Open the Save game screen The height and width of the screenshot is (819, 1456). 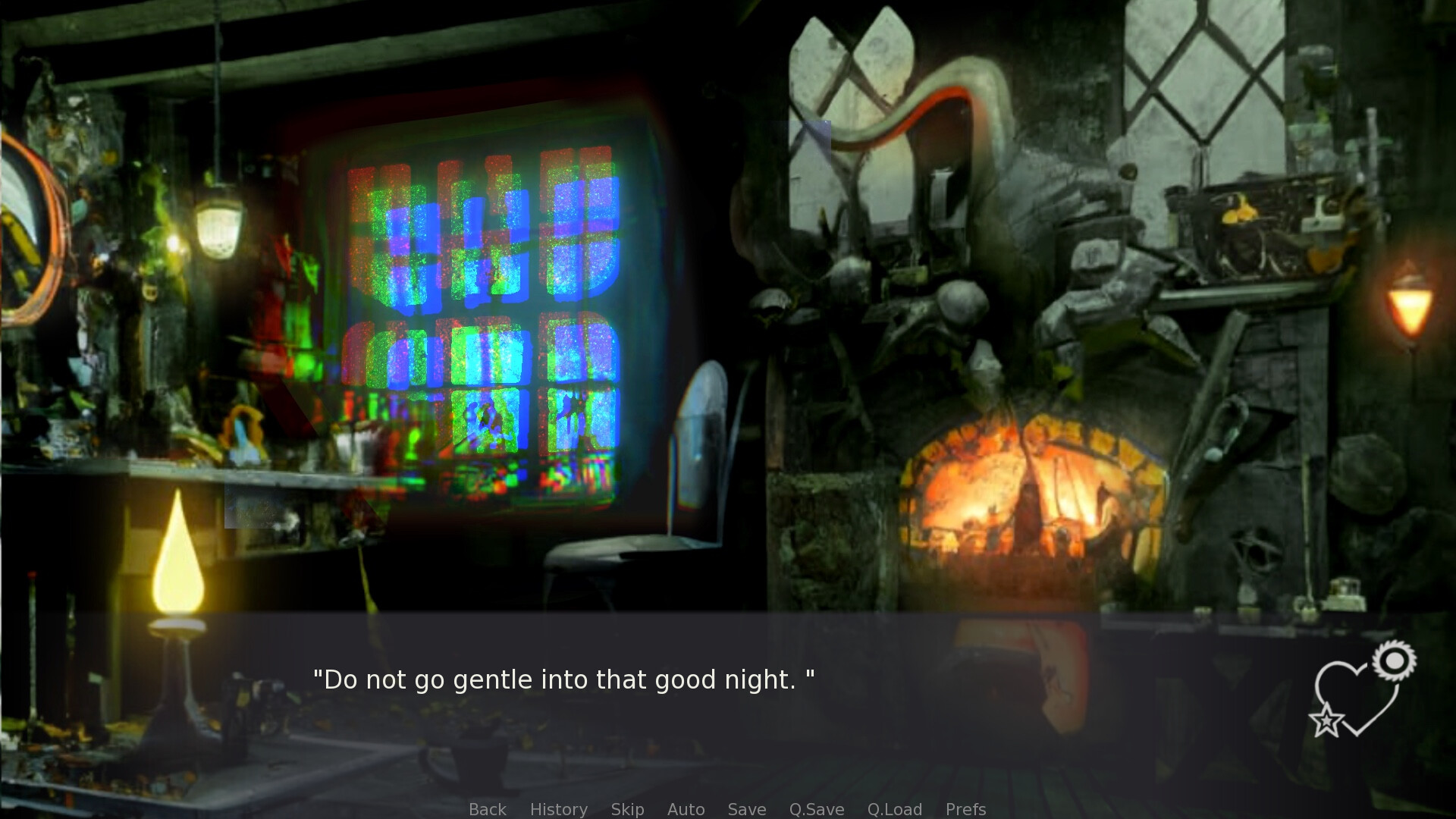pyautogui.click(x=746, y=809)
